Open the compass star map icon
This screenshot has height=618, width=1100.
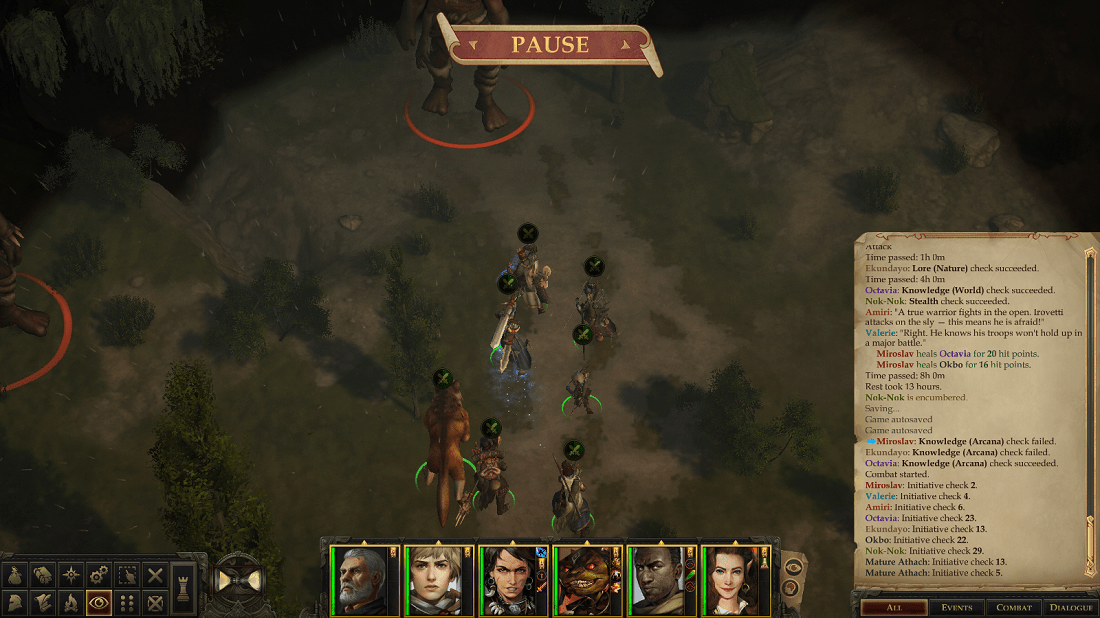point(71,575)
